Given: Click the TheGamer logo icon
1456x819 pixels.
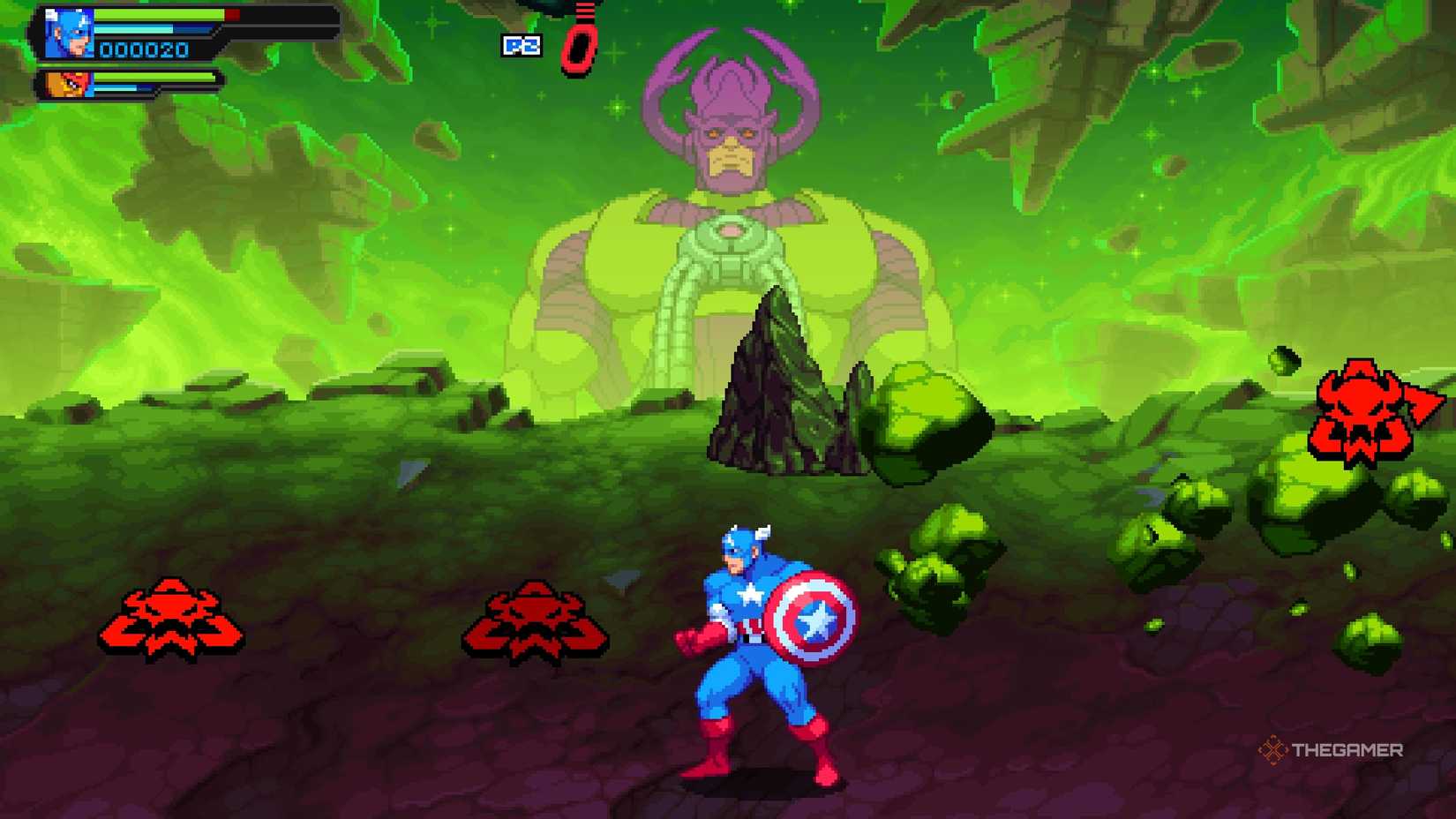Looking at the screenshot, I should tap(1273, 751).
